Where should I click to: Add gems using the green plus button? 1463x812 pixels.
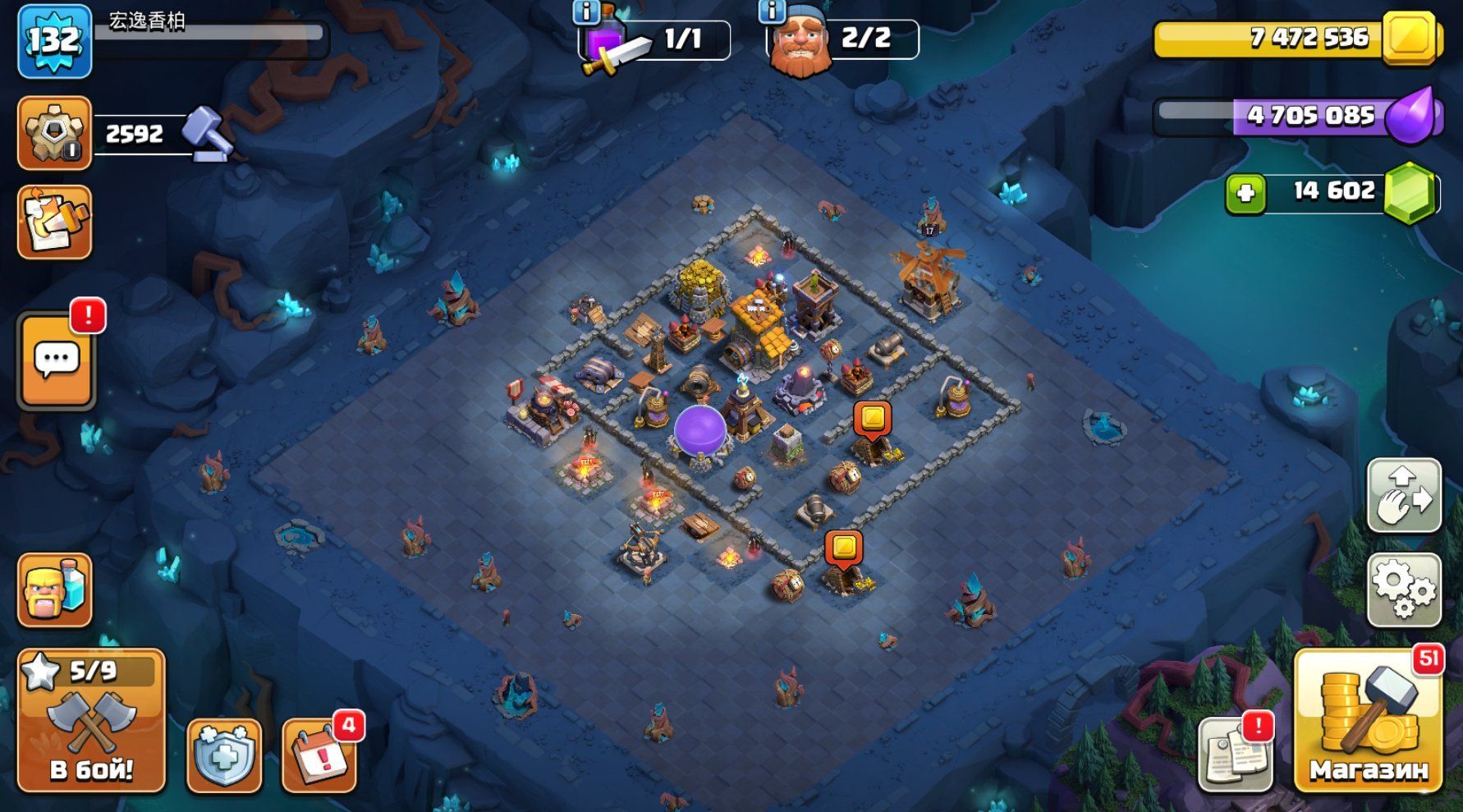(1245, 194)
